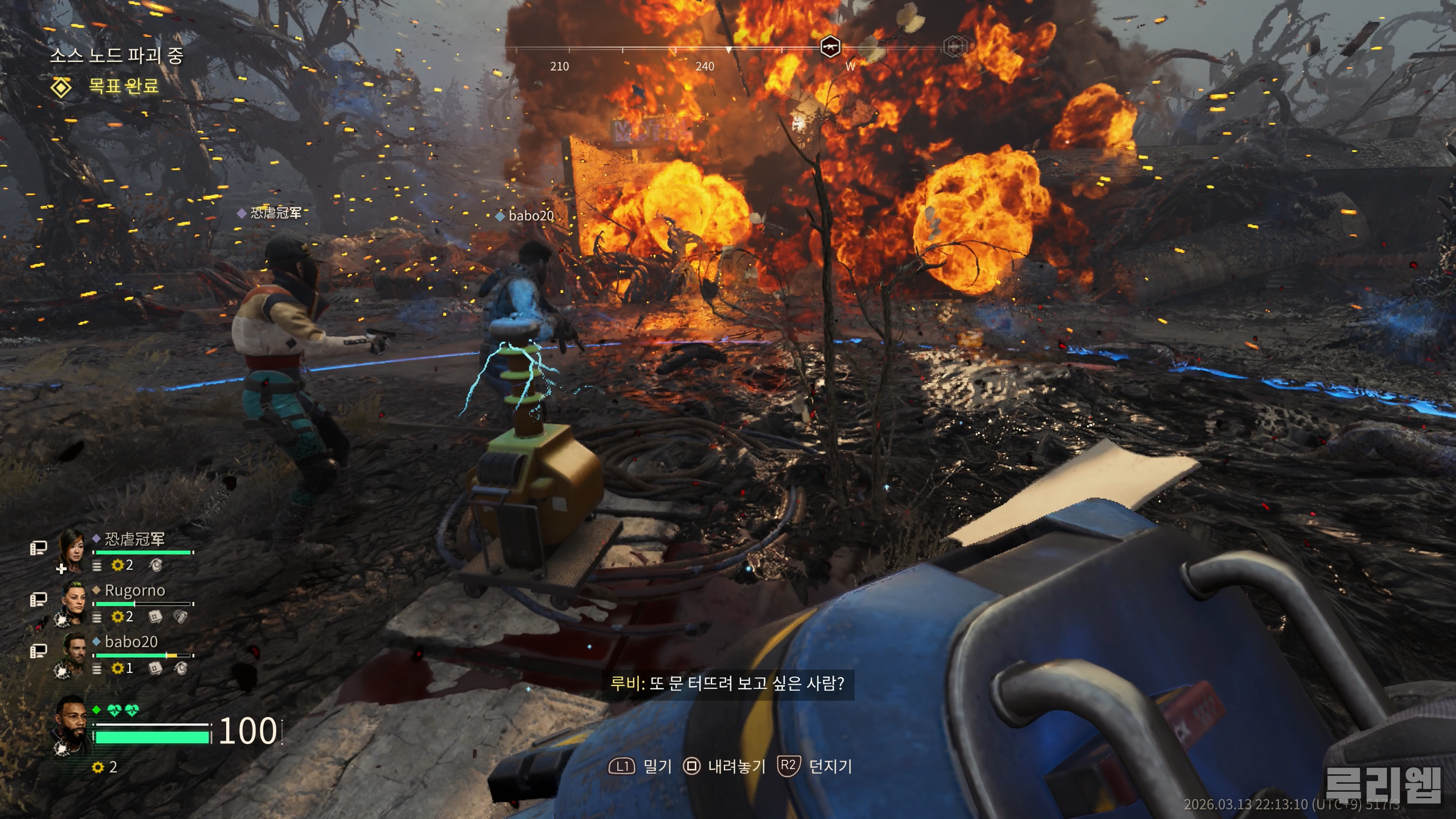Image resolution: width=1456 pixels, height=819 pixels.
Task: Select 恐虐冠军's grenade item icon
Action: pyautogui.click(x=155, y=565)
